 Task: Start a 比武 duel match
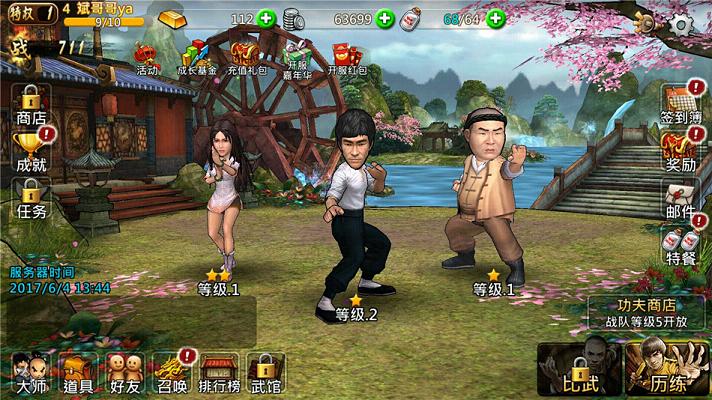(578, 368)
